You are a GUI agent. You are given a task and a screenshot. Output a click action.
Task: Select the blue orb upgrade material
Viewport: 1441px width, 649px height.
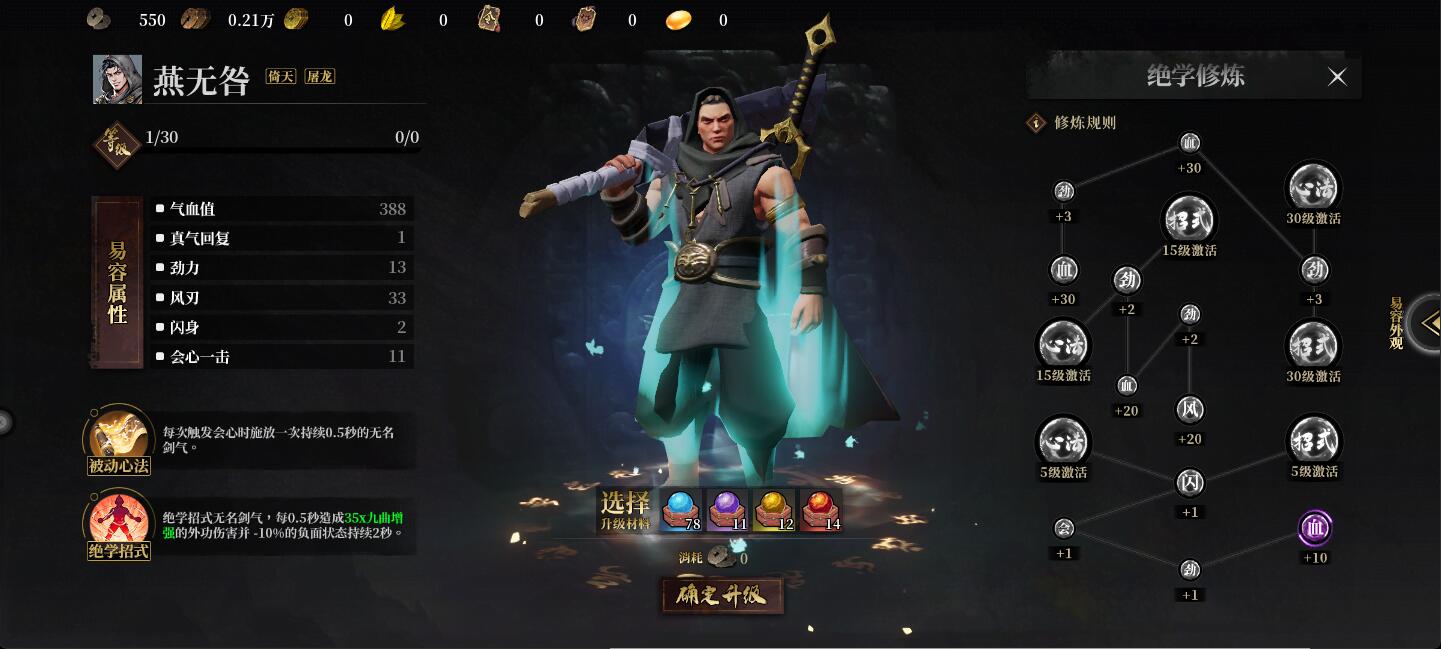pos(680,509)
